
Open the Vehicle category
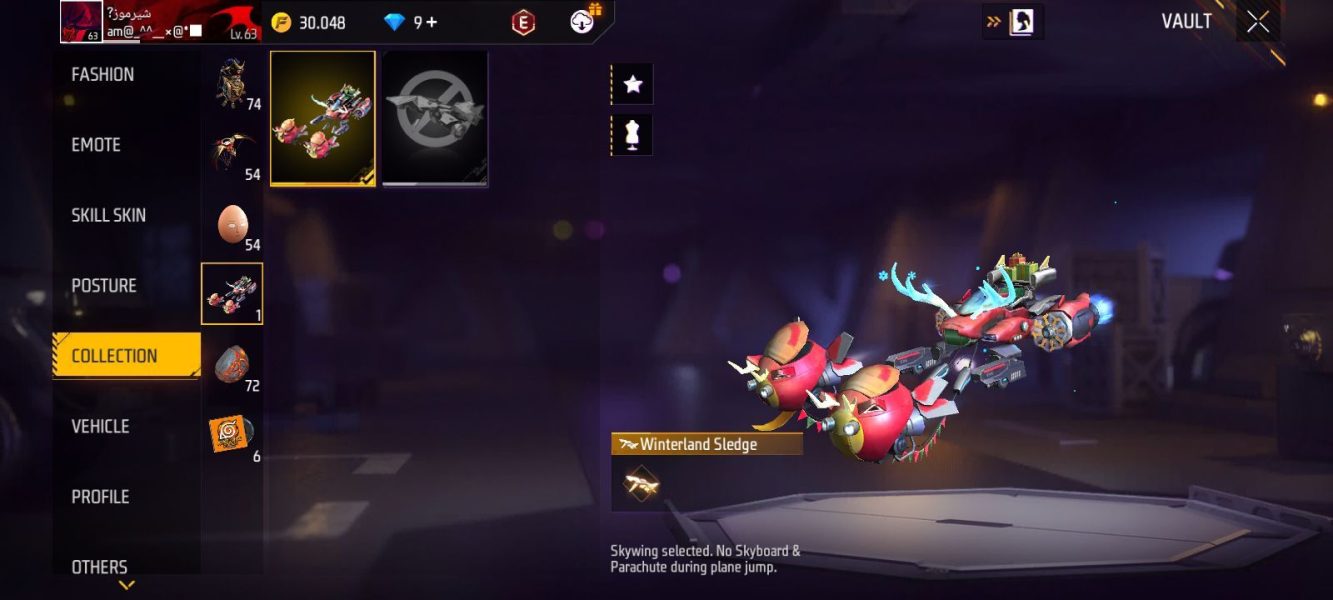pos(100,426)
